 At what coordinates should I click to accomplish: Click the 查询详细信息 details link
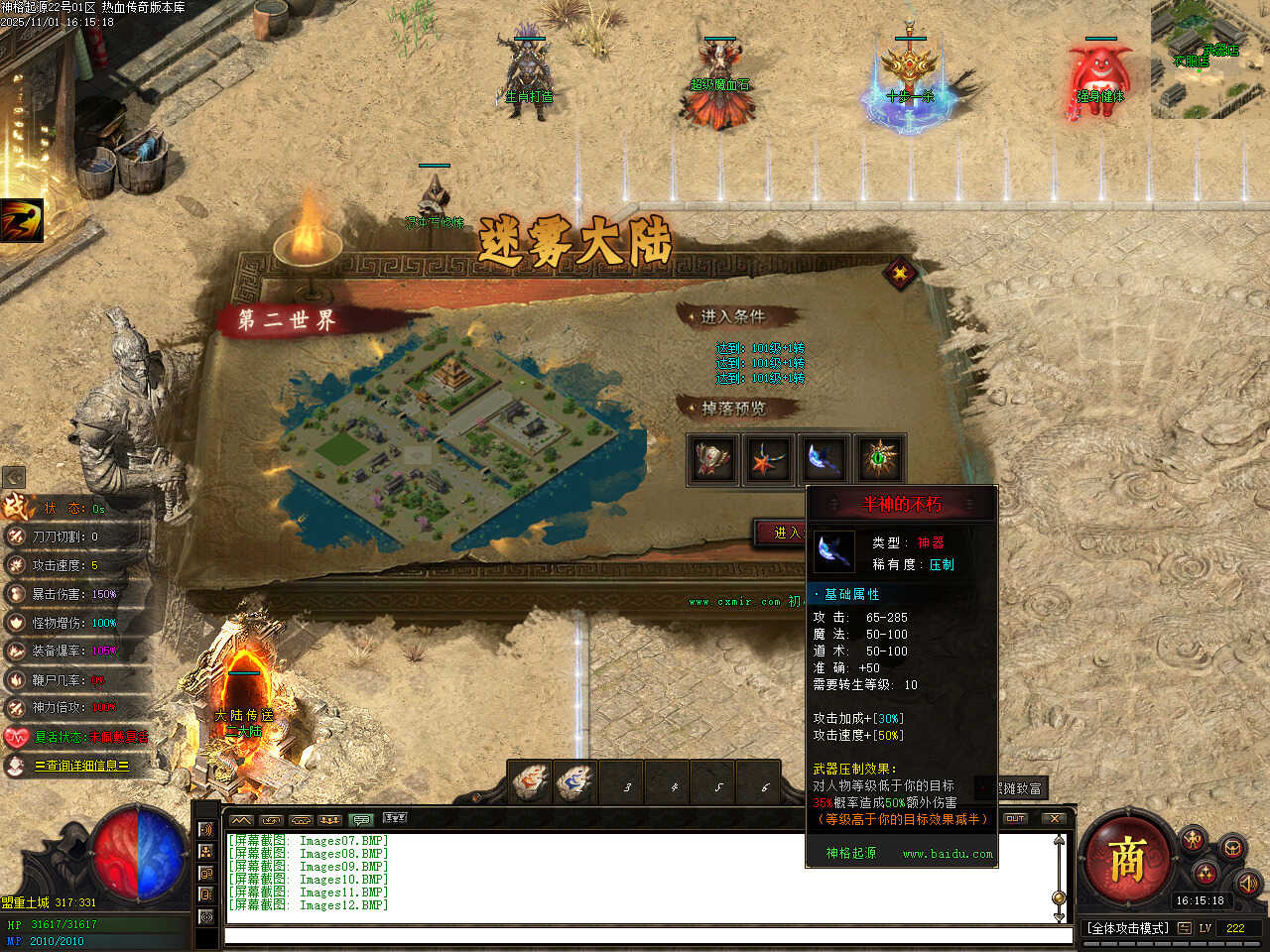tap(81, 766)
